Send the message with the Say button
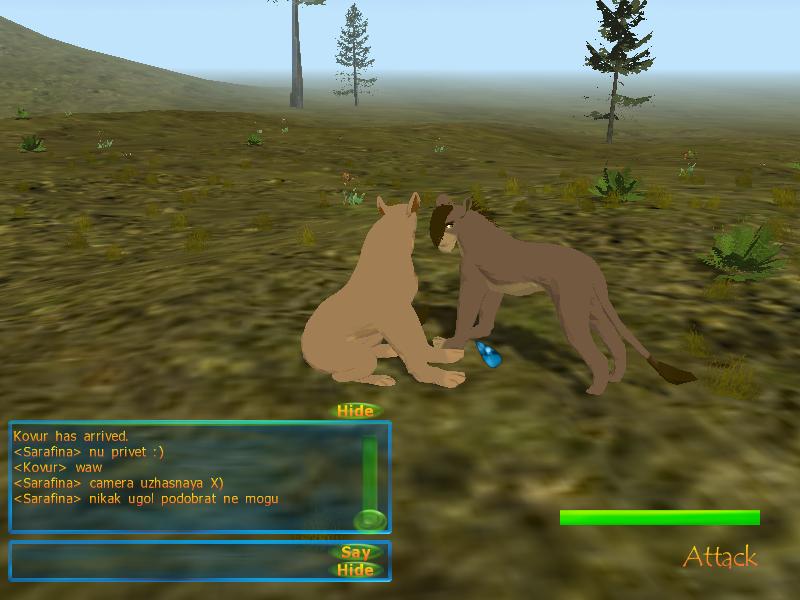This screenshot has width=800, height=600. [356, 552]
